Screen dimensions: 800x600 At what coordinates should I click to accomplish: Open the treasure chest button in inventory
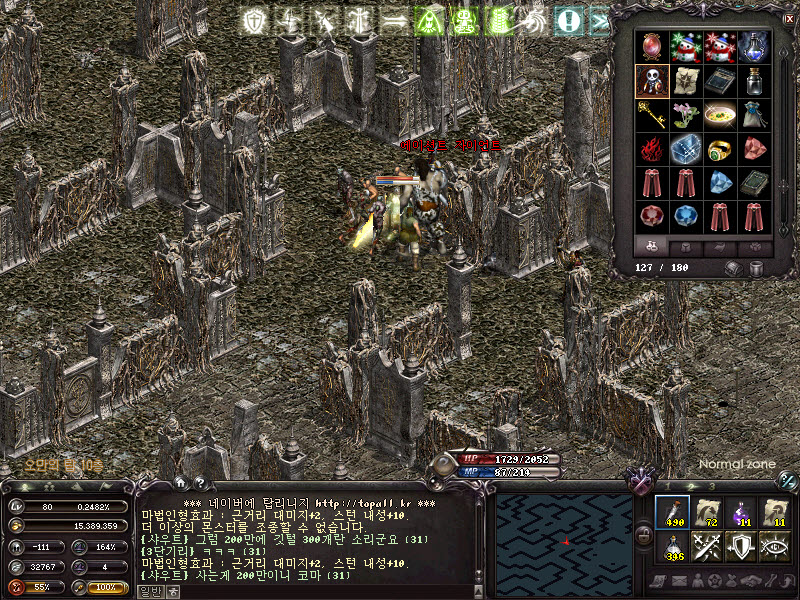coord(734,268)
